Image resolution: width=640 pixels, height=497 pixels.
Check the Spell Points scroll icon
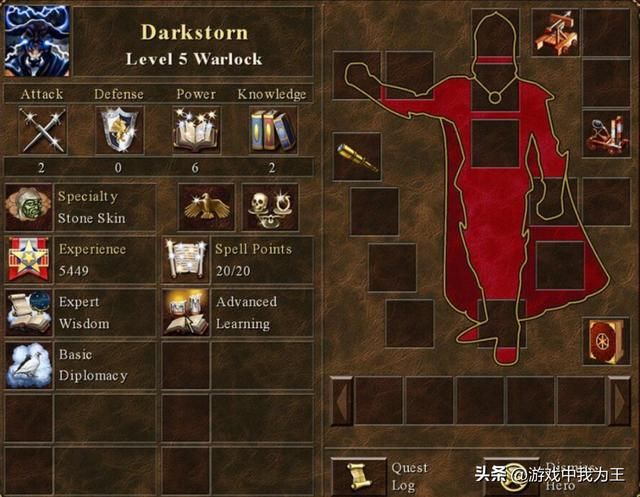[x=186, y=259]
